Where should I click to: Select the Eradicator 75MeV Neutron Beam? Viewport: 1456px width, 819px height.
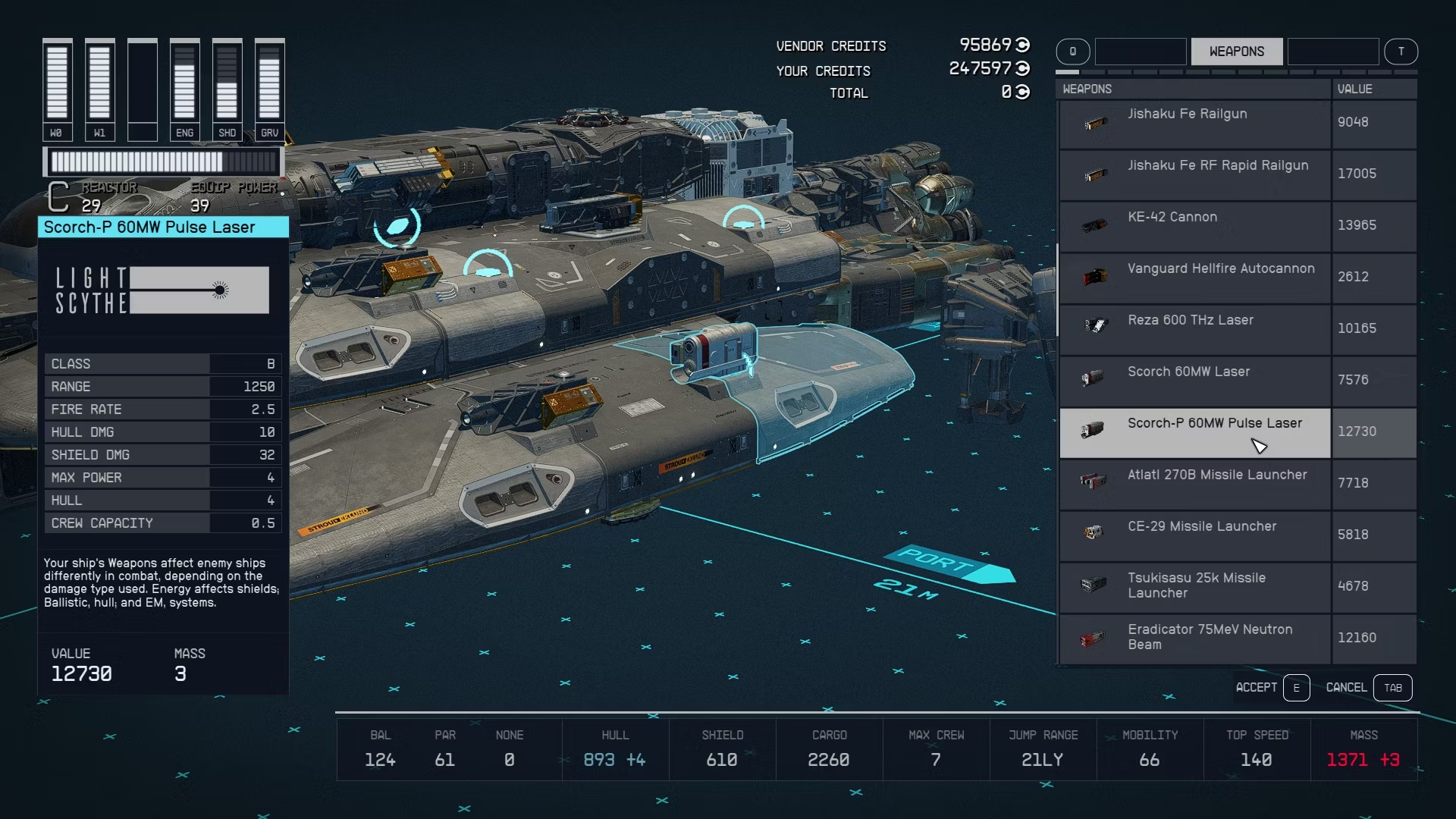tap(1195, 639)
